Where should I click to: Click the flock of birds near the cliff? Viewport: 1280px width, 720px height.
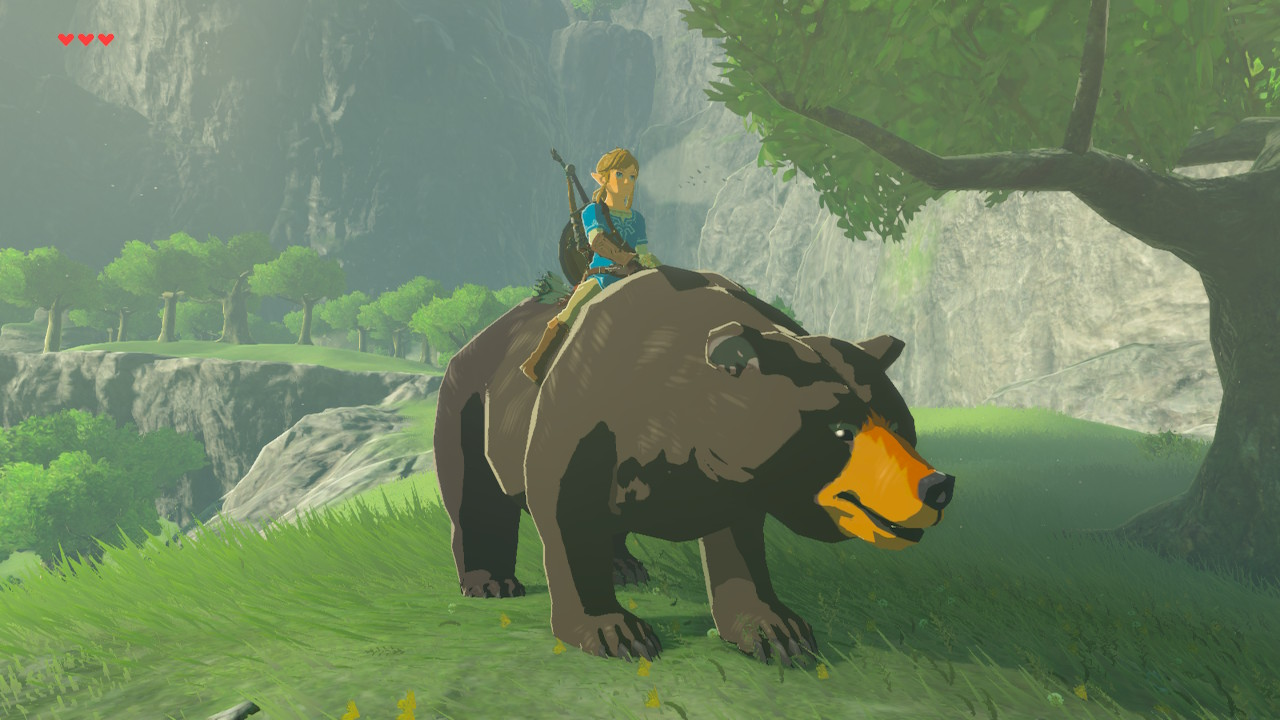[x=697, y=178]
